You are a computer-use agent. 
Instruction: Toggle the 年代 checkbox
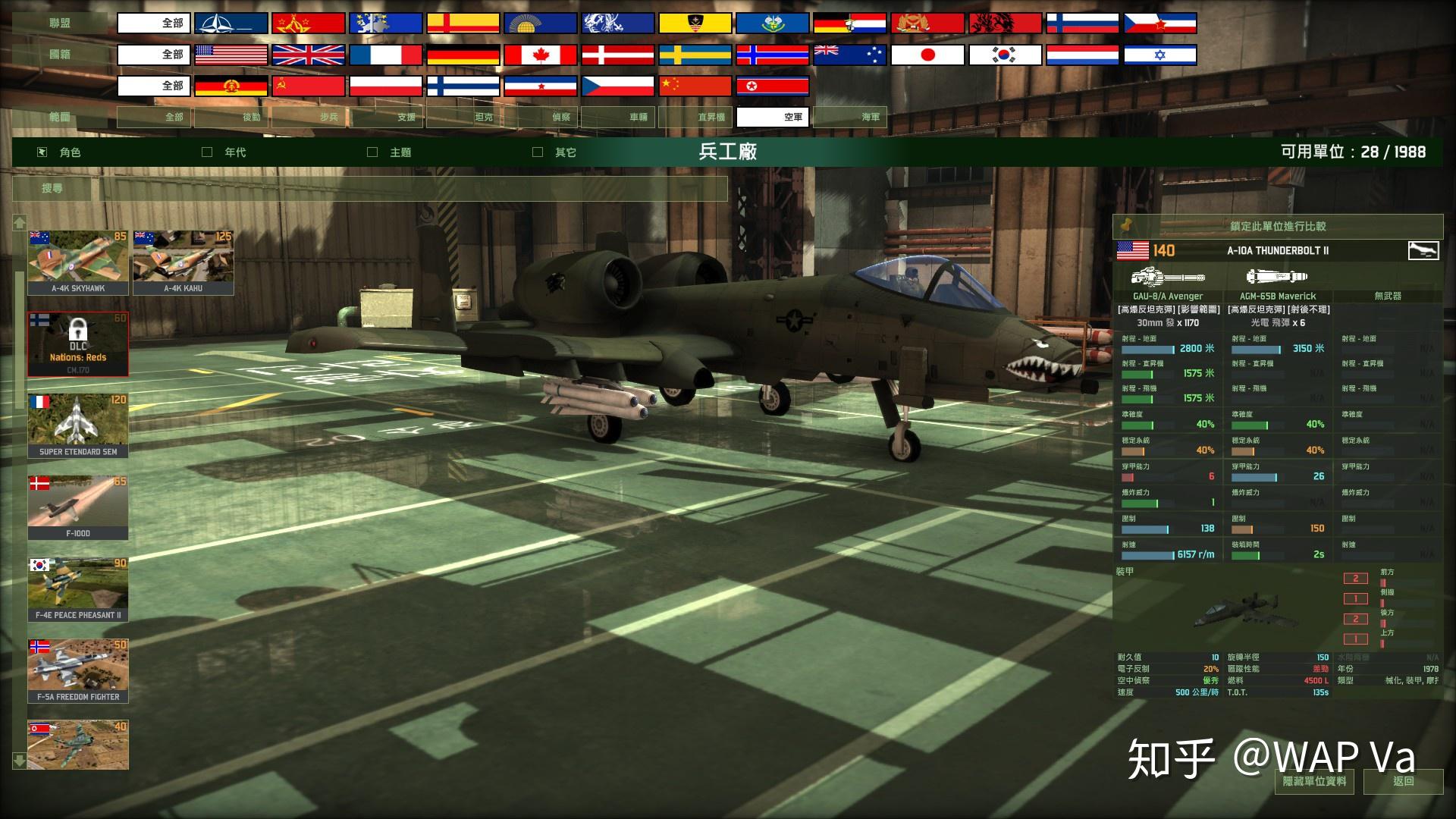pos(205,152)
